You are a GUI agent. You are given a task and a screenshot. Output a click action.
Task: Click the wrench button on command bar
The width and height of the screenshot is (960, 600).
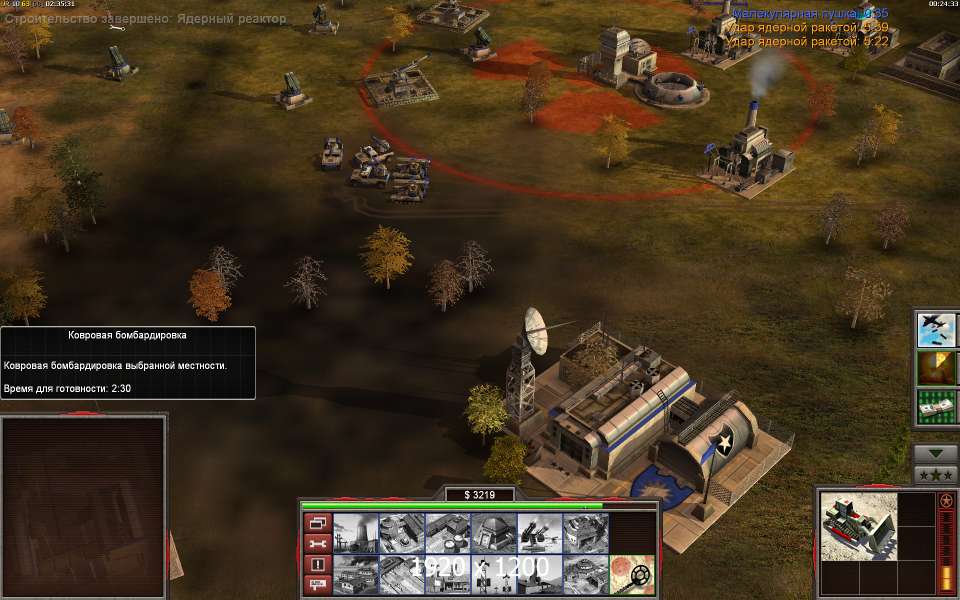click(x=317, y=543)
